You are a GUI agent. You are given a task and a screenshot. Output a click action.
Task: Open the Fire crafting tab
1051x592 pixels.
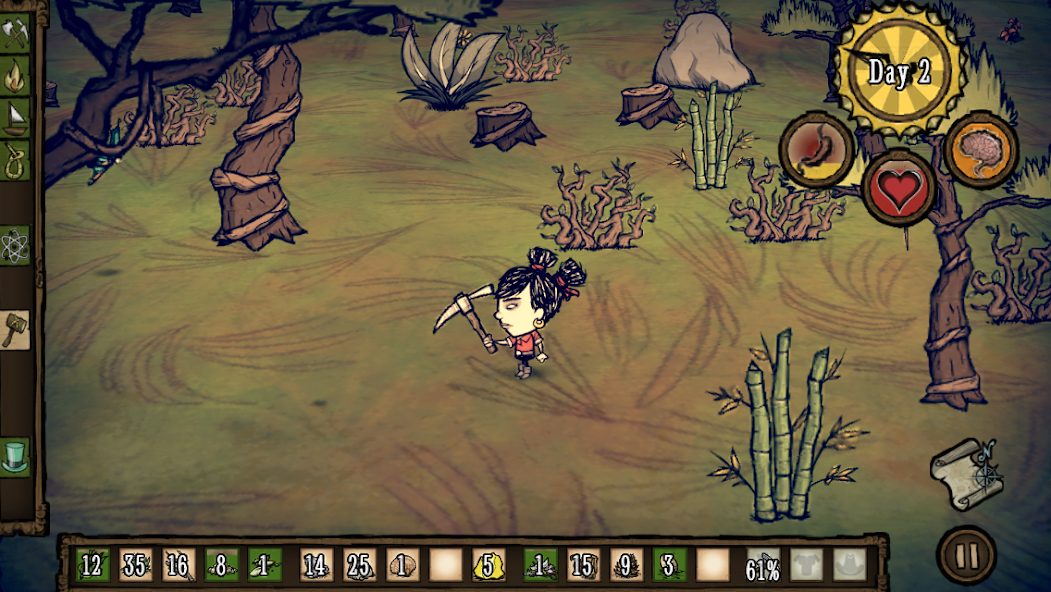click(15, 75)
